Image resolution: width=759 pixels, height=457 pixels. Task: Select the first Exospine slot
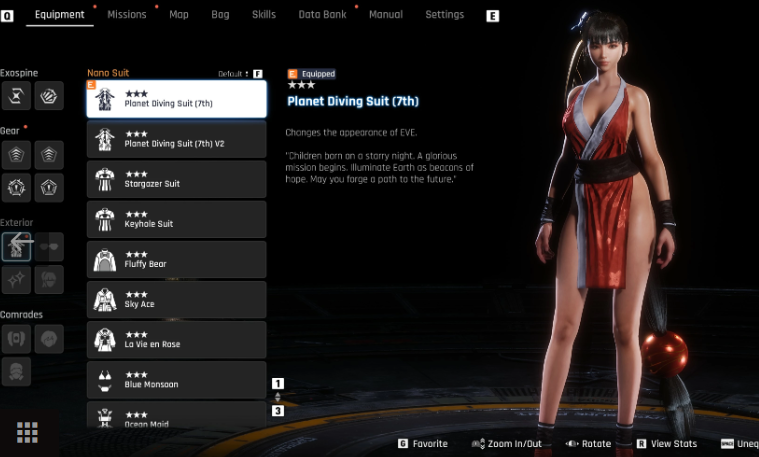17,96
